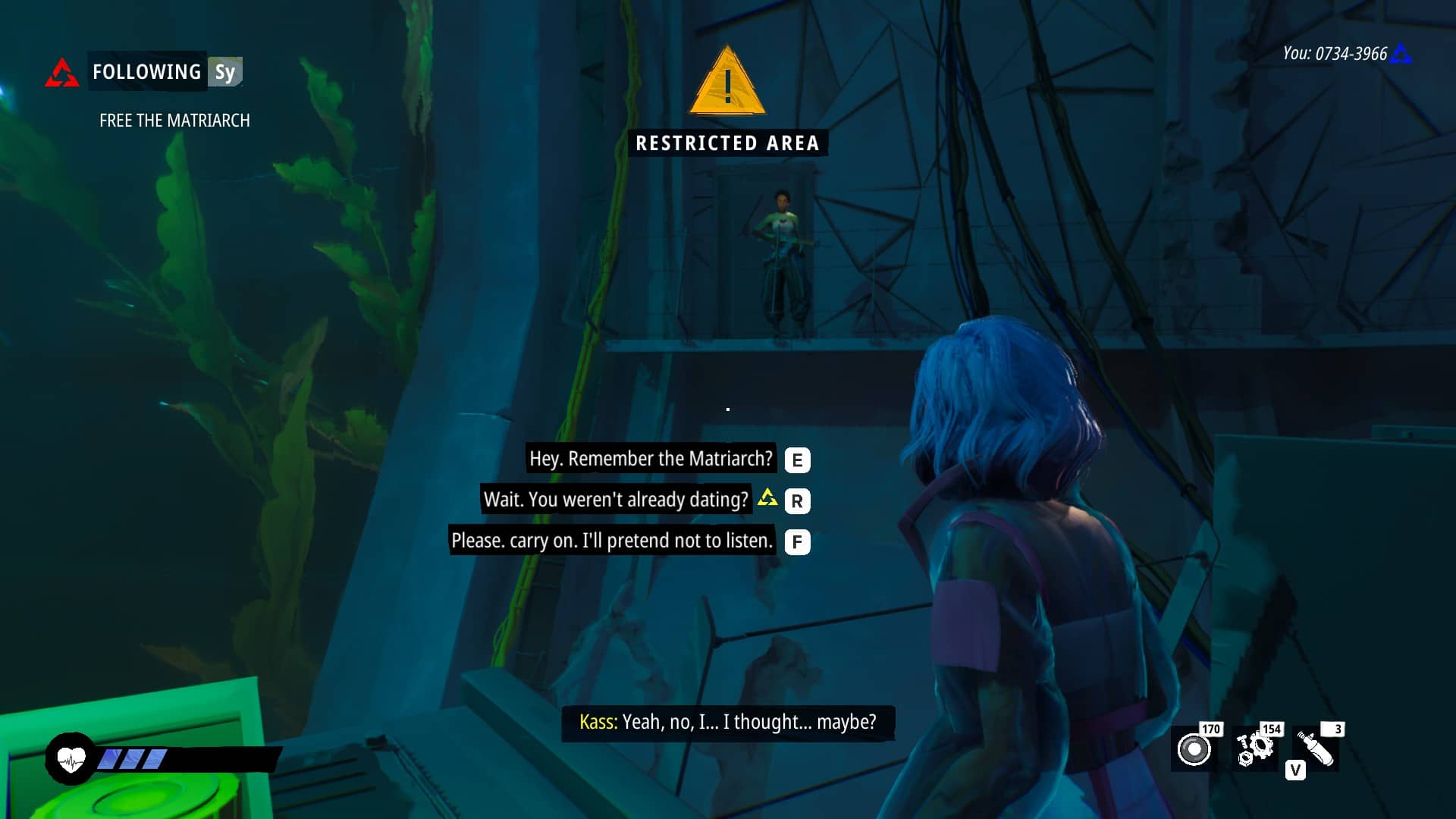Select the gears scrap item slot
Screen dimensions: 1456x819
pos(1255,749)
